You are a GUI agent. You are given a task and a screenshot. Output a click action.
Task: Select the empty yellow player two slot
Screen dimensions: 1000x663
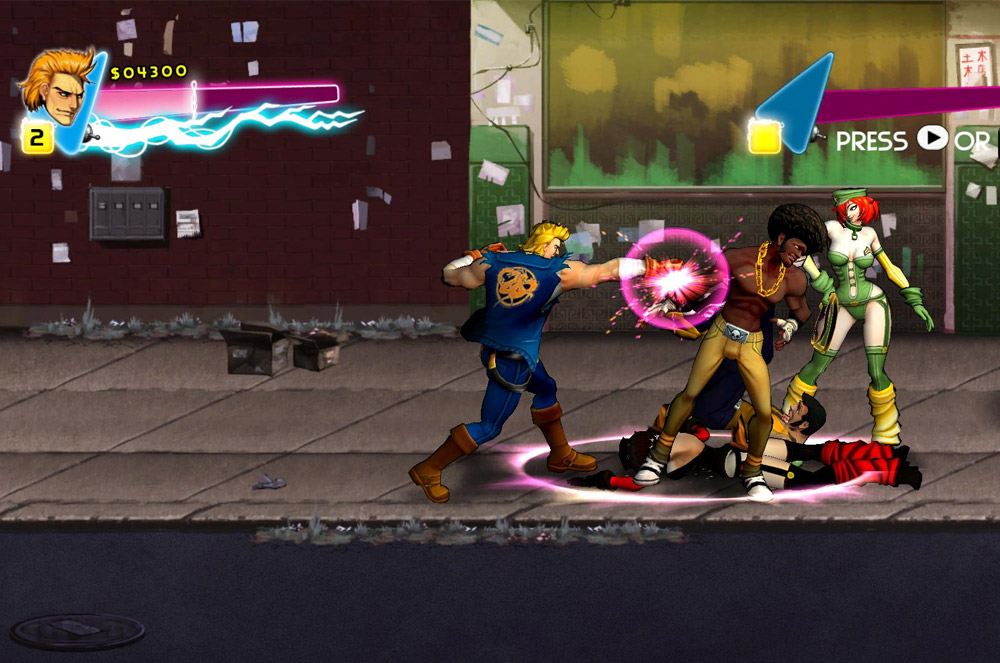[765, 138]
